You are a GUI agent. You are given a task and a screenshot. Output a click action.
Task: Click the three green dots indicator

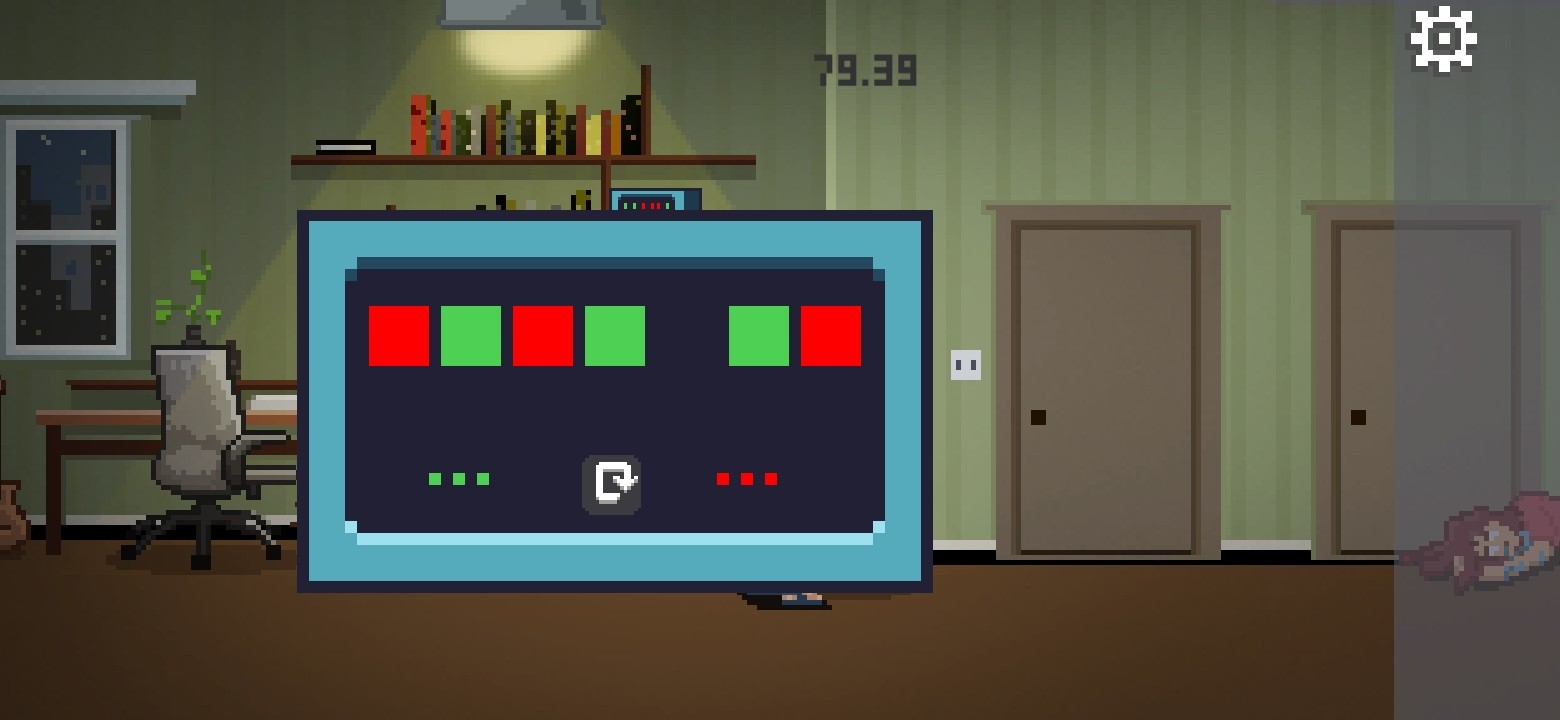pyautogui.click(x=458, y=478)
